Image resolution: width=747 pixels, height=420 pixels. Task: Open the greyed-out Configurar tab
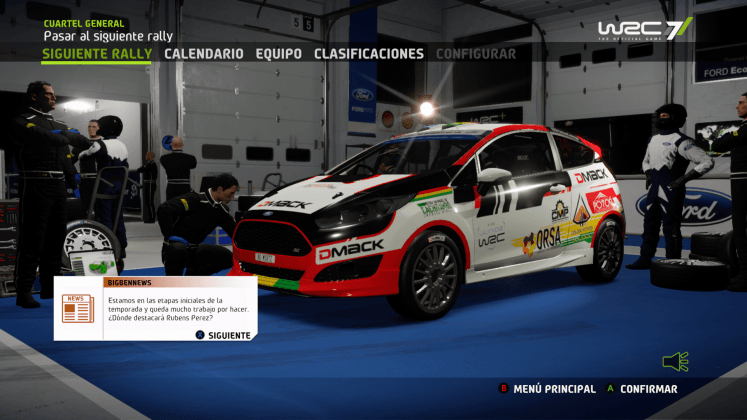[476, 54]
